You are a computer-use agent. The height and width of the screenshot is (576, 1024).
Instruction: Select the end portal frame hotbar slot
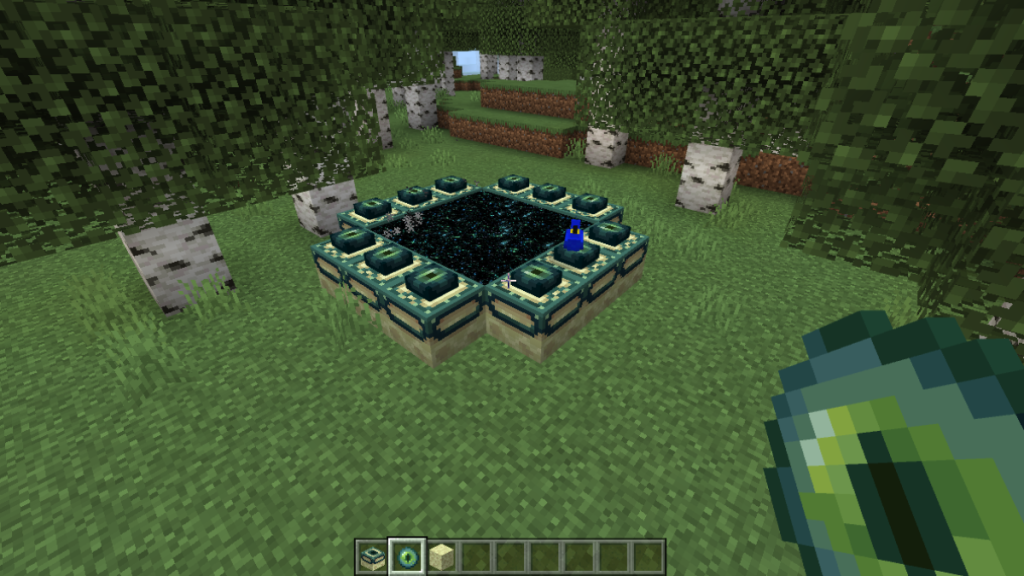[x=372, y=556]
